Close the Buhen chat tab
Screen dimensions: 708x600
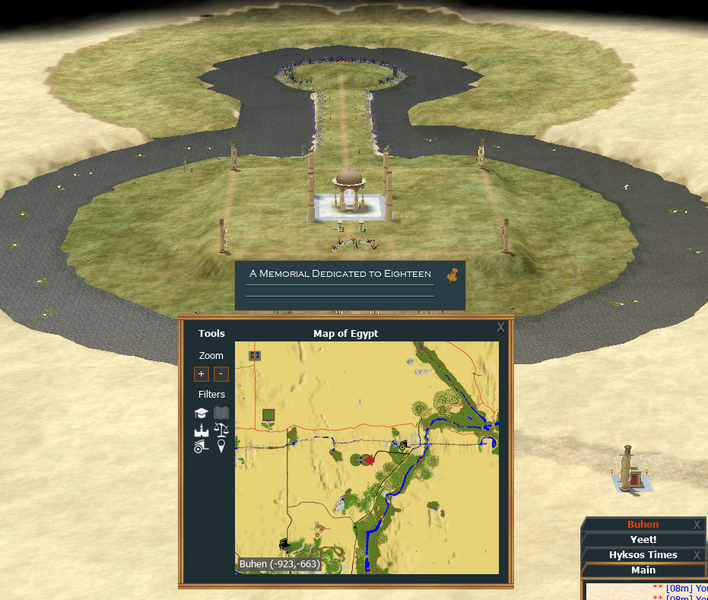pos(697,524)
